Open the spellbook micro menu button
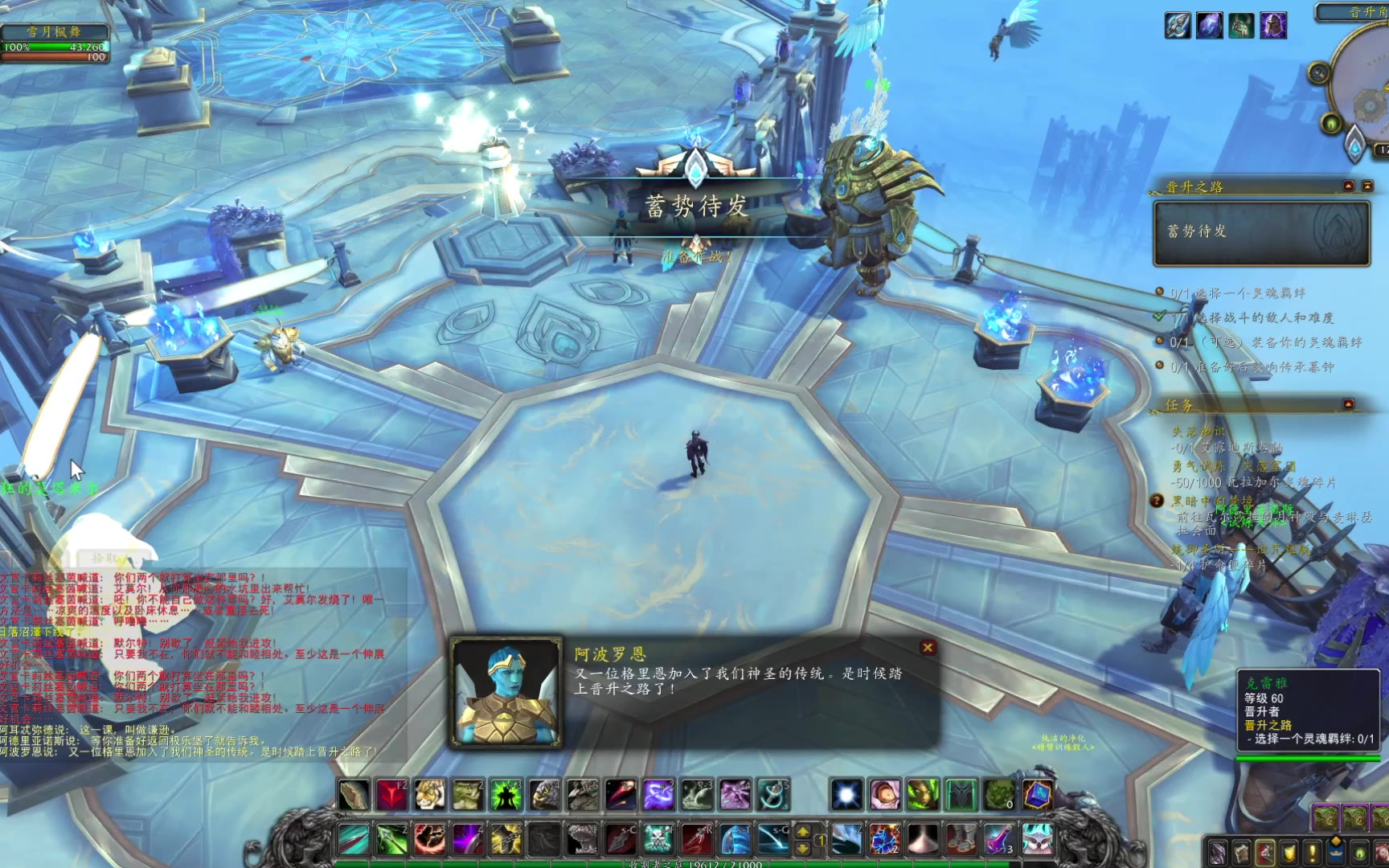Image resolution: width=1389 pixels, height=868 pixels. coord(1242,852)
